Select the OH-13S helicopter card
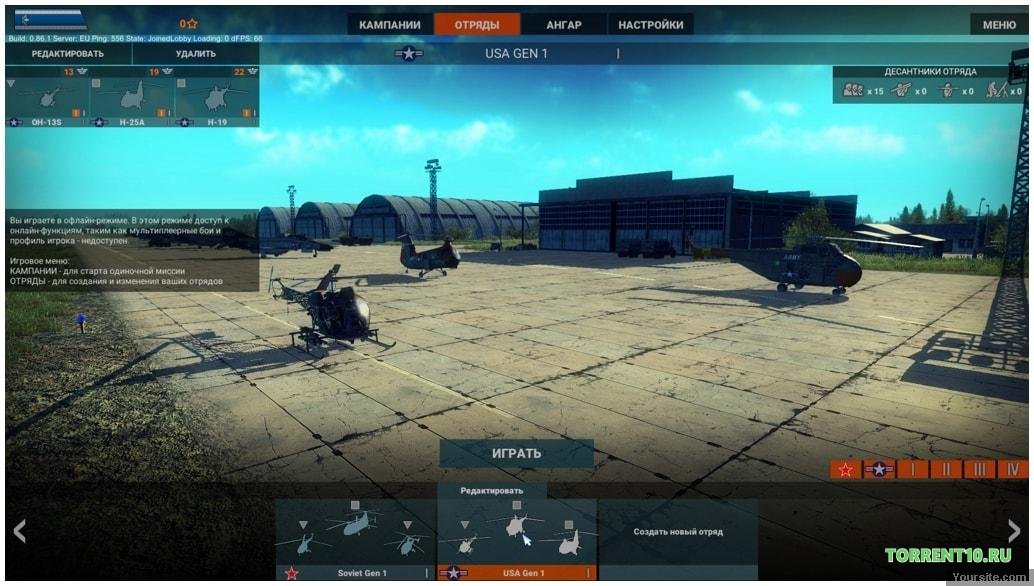The width and height of the screenshot is (1034, 586). 47,98
